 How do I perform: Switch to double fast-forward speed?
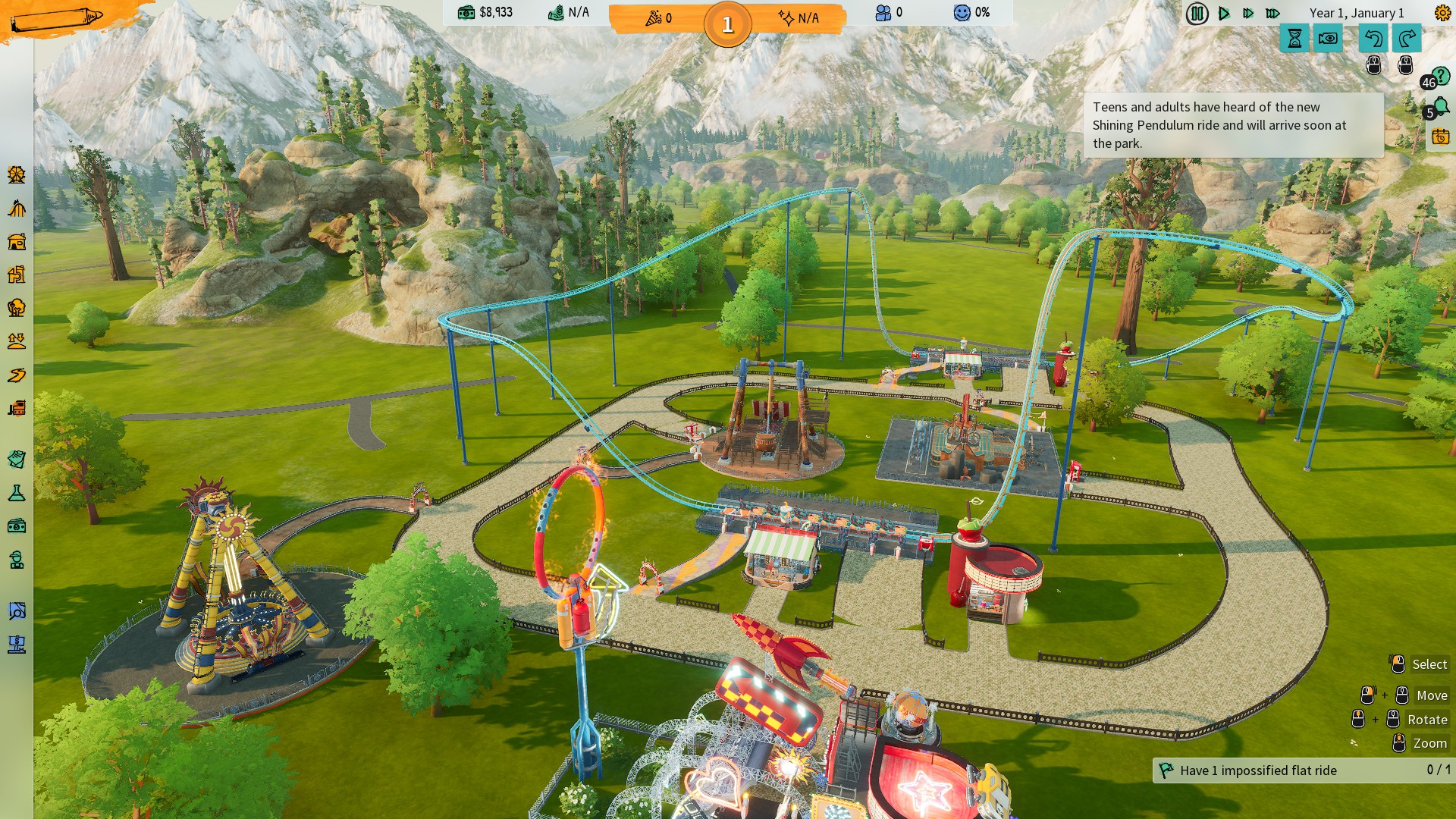coord(1248,14)
